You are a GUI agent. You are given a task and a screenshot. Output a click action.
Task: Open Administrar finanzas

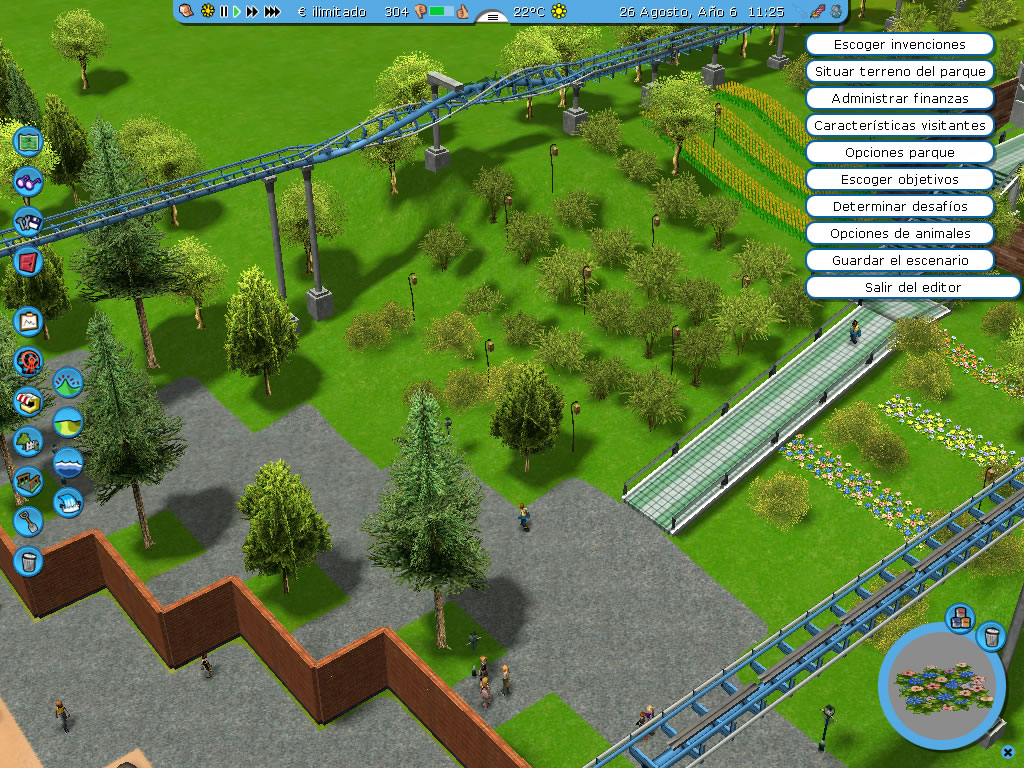tap(899, 99)
